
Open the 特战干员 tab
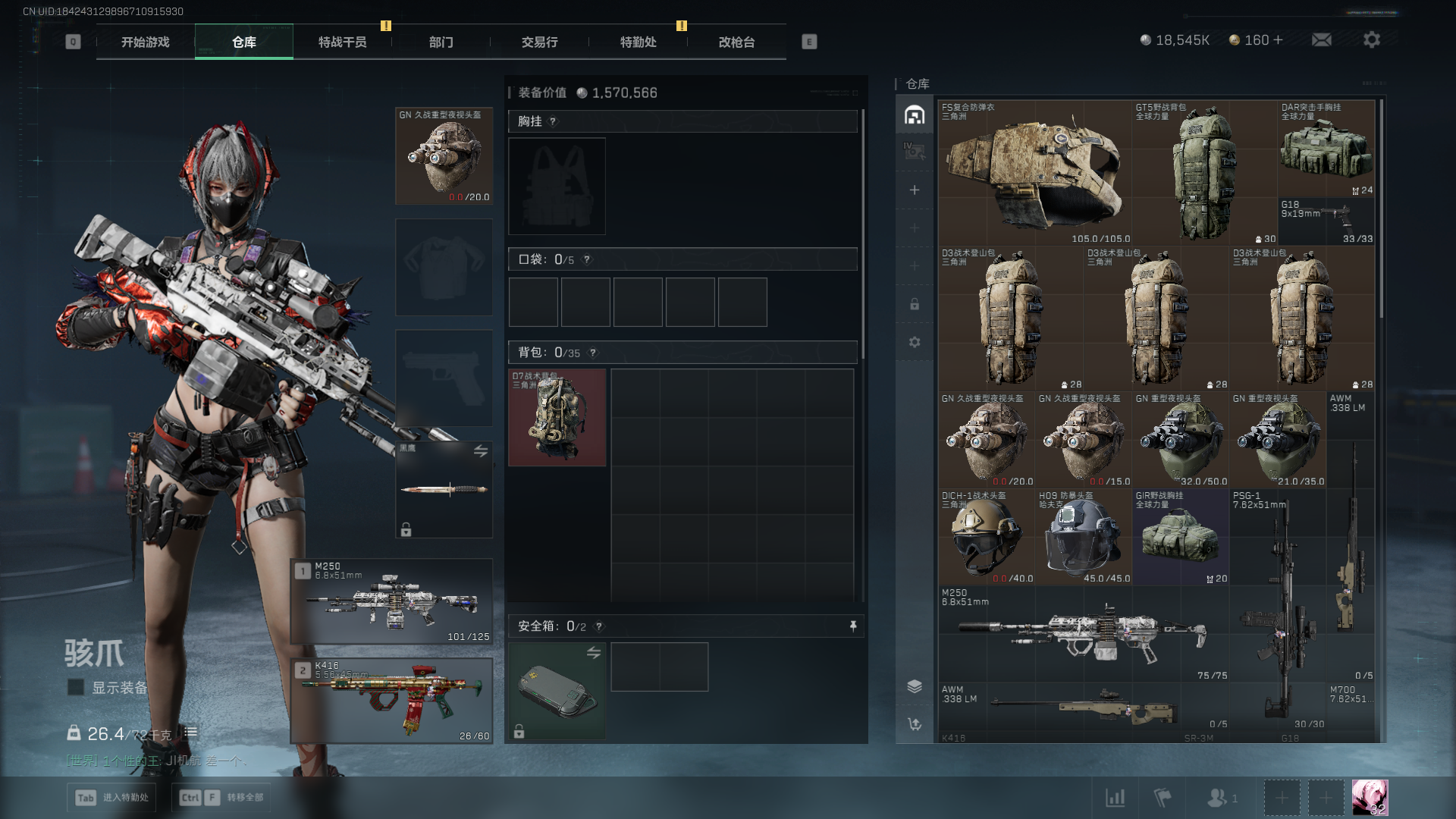342,42
